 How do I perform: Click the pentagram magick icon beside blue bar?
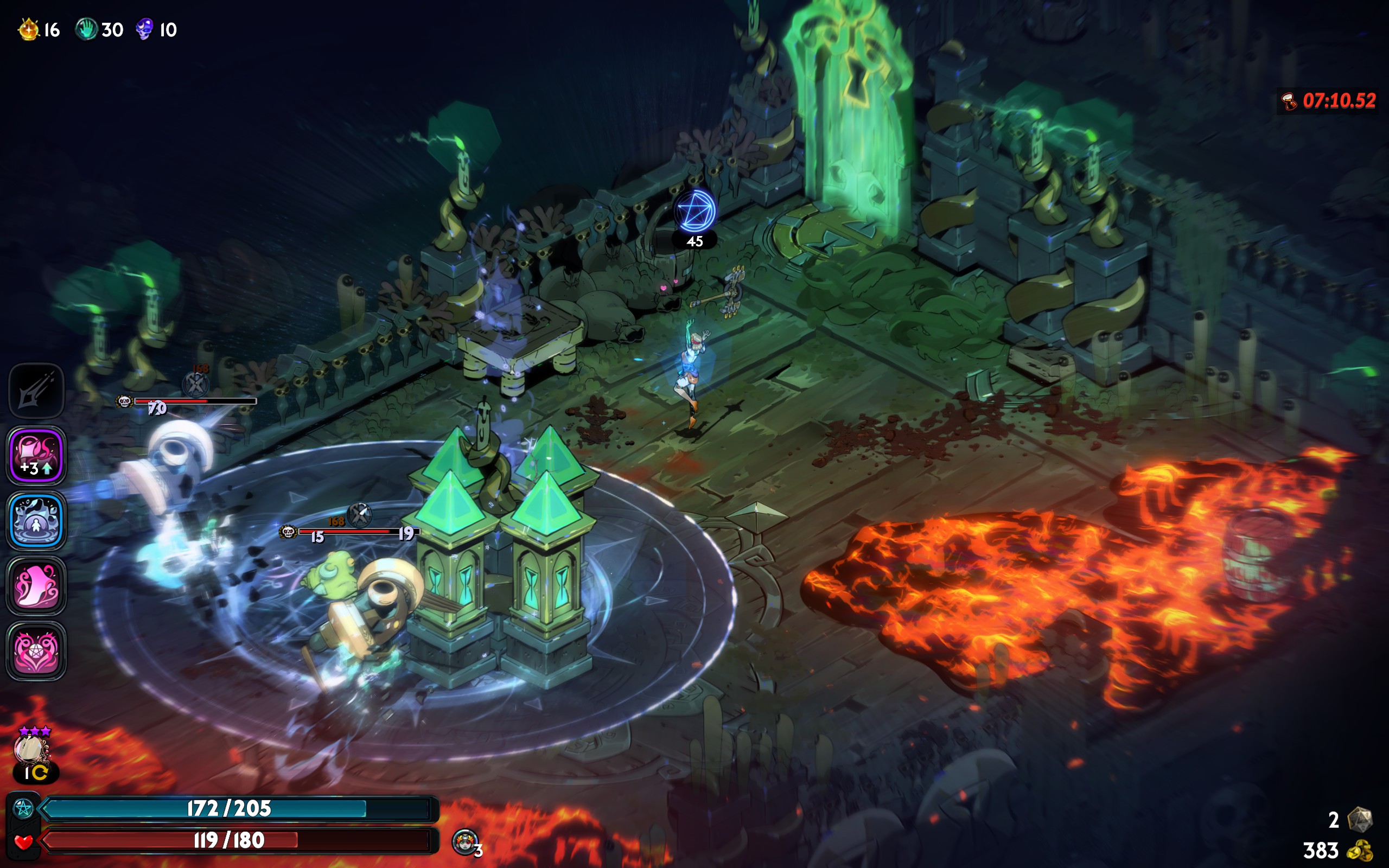23,808
